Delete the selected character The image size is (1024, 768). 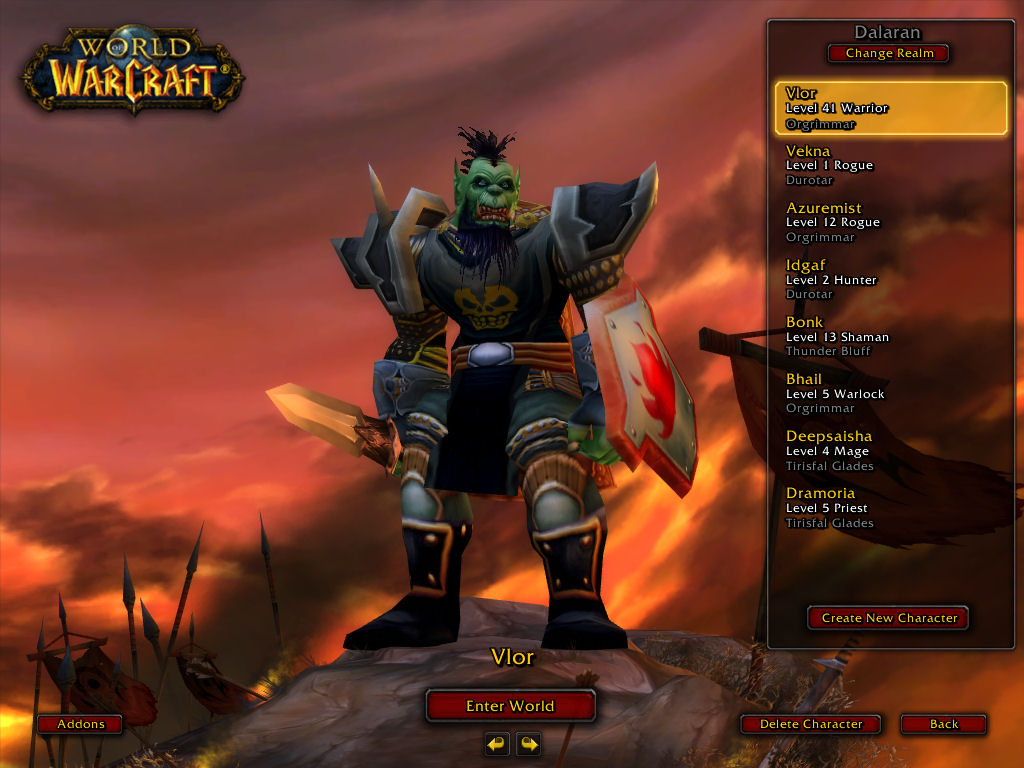click(x=811, y=724)
